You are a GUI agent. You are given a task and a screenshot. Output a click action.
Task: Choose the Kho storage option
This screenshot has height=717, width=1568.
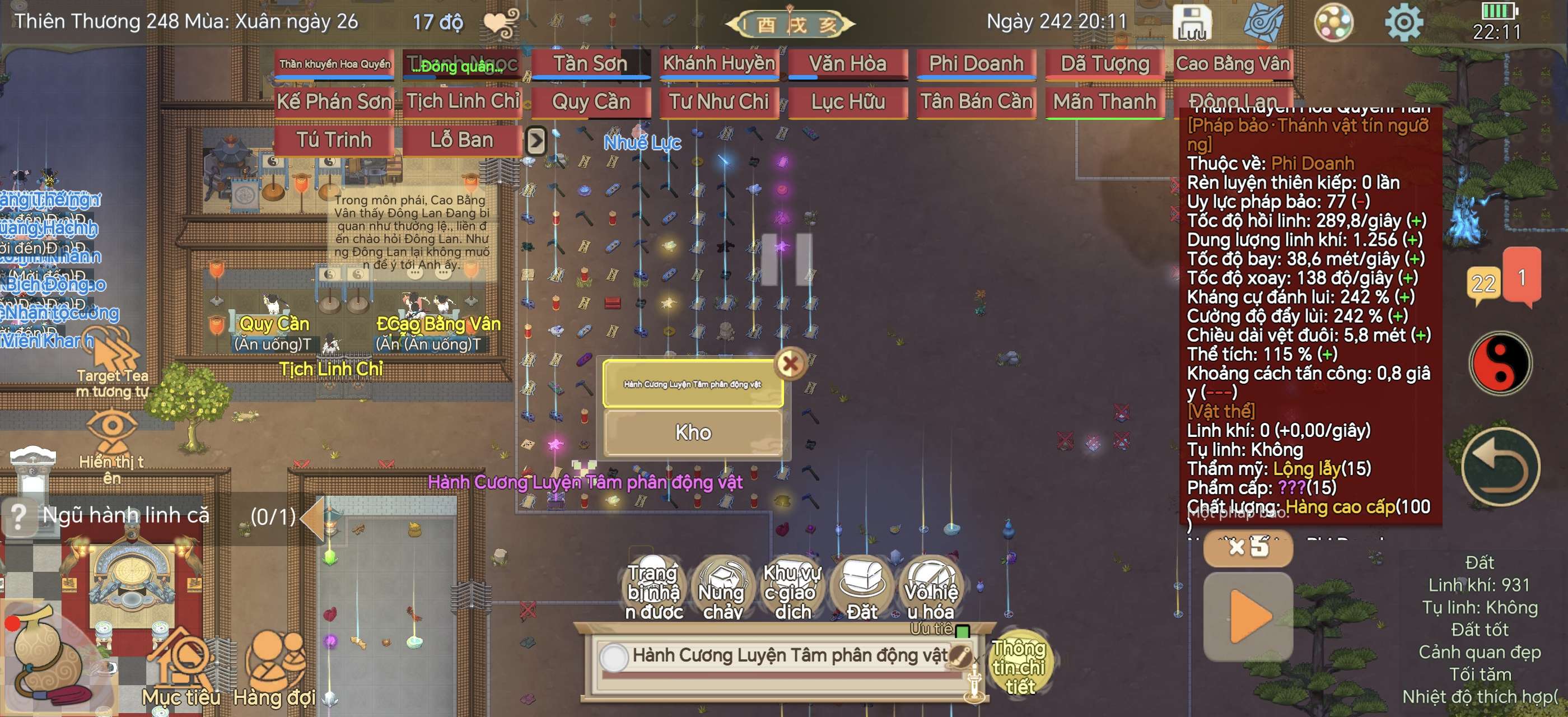coord(693,432)
